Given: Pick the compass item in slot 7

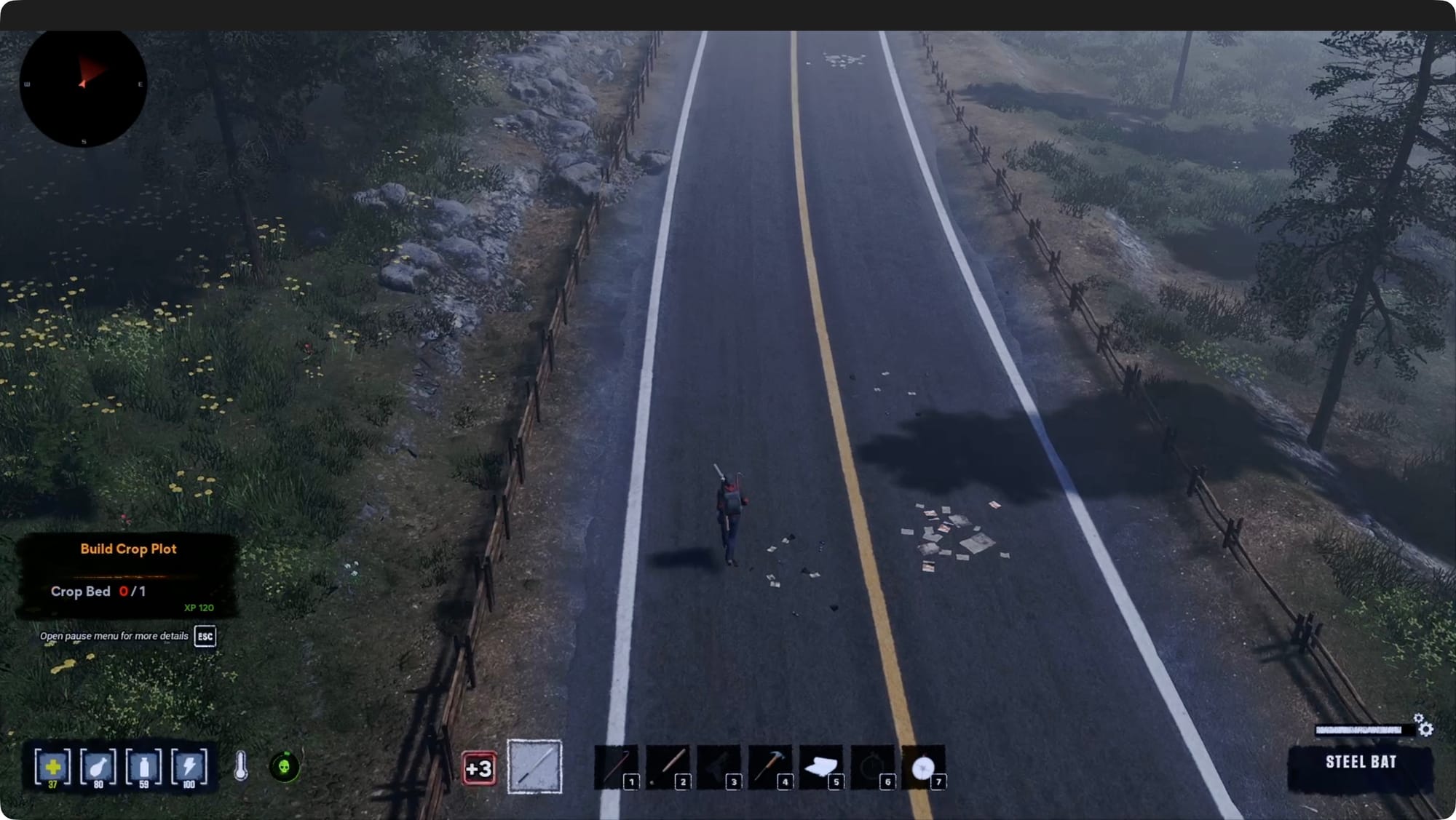Looking at the screenshot, I should click(923, 767).
